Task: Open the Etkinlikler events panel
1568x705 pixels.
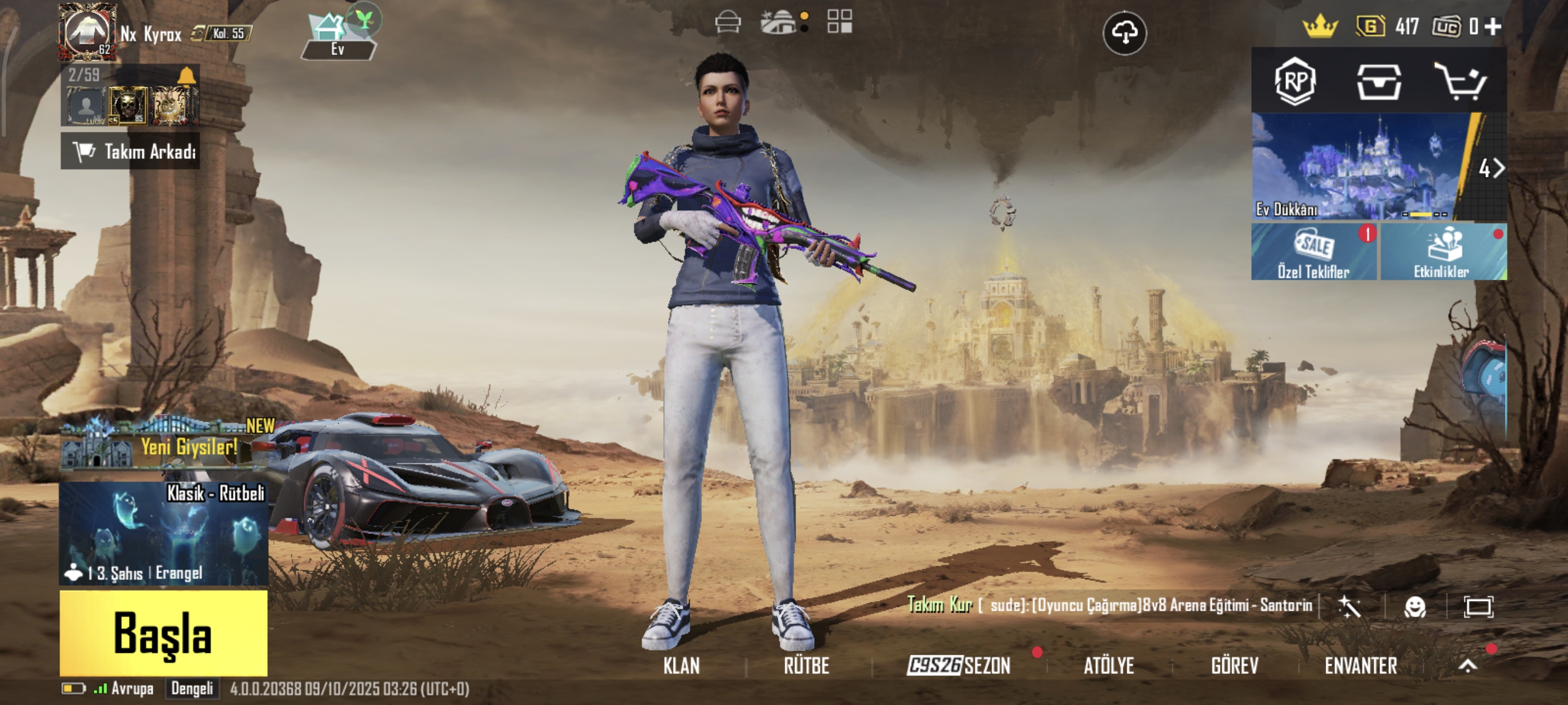Action: 1442,252
